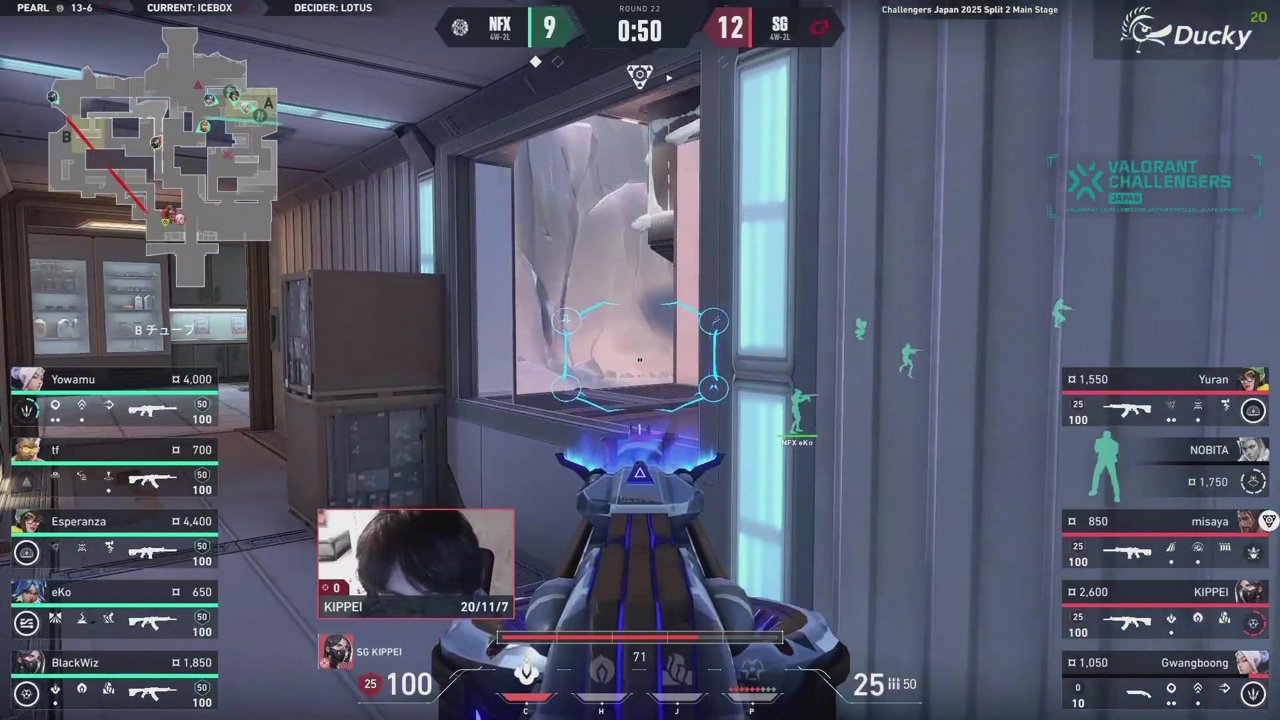Screen dimensions: 1280x720
Task: Activate the ultimate ability labeled P
Action: point(752,674)
